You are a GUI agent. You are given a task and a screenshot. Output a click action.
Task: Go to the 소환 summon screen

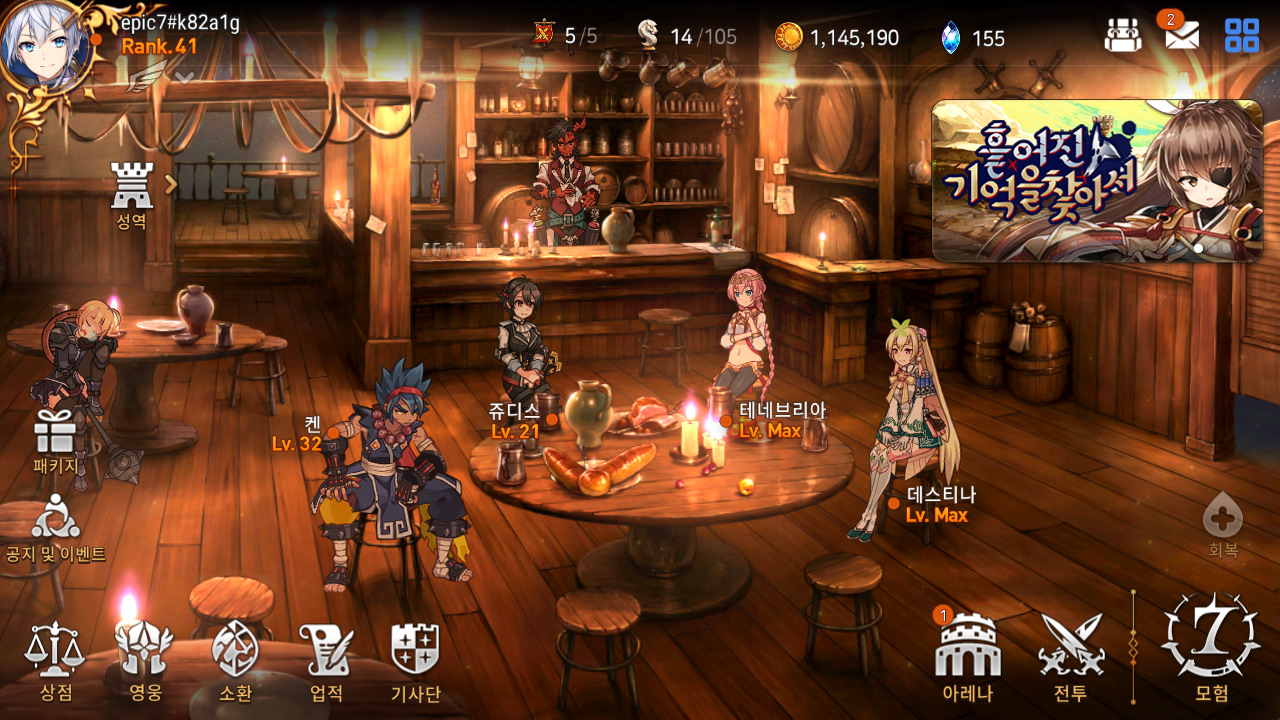[x=235, y=658]
